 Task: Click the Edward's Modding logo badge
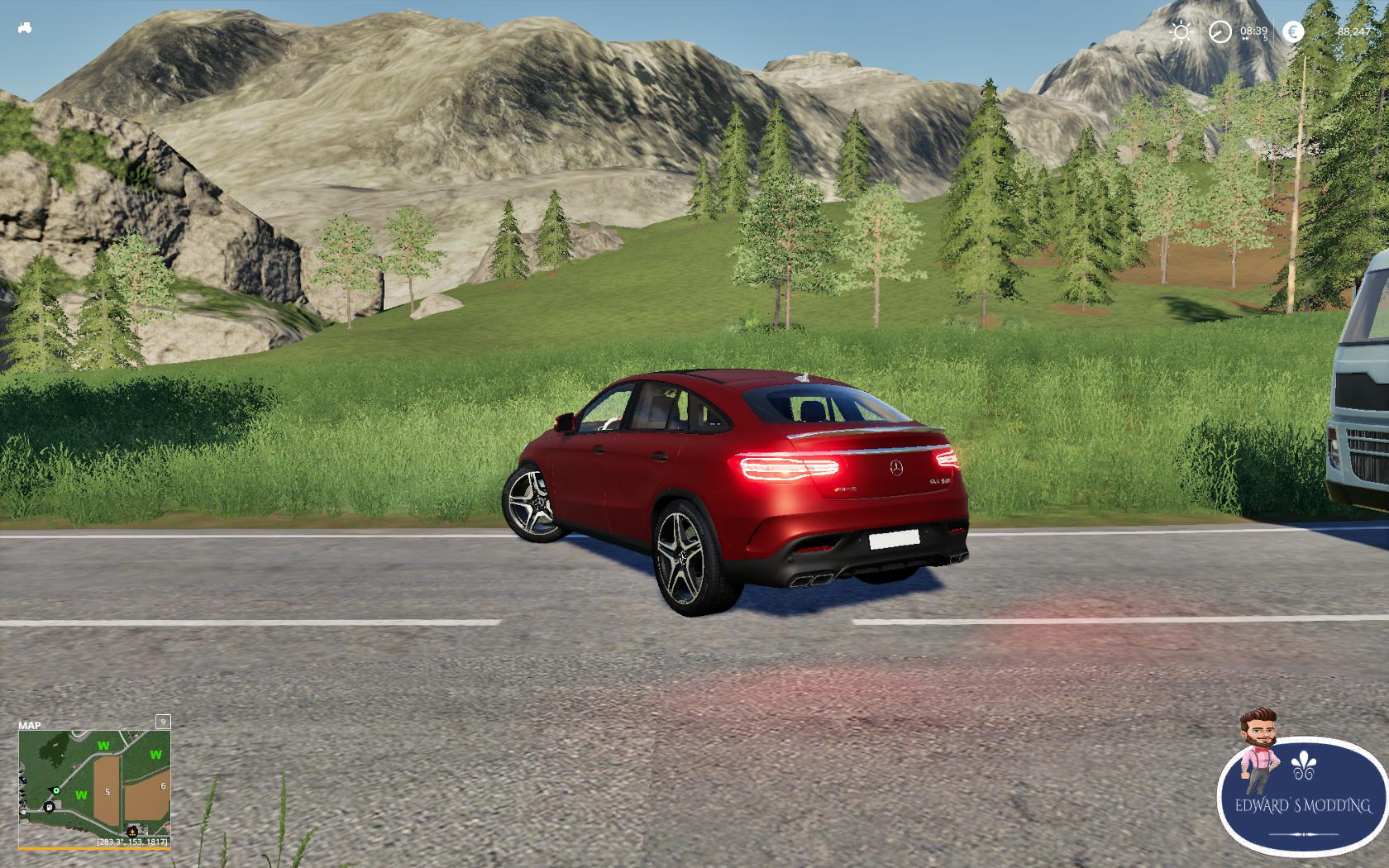[1302, 792]
